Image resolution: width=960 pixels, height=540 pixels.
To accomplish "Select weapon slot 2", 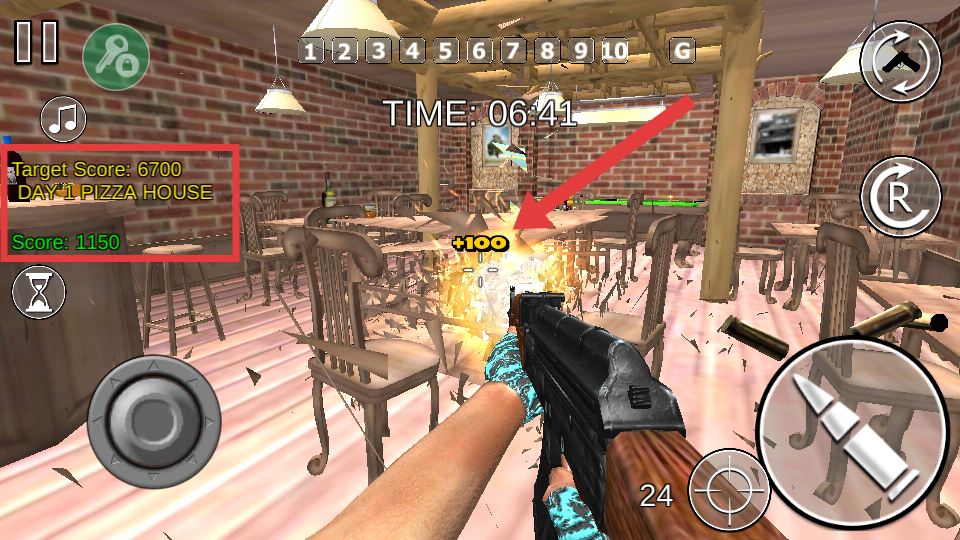I will [344, 50].
